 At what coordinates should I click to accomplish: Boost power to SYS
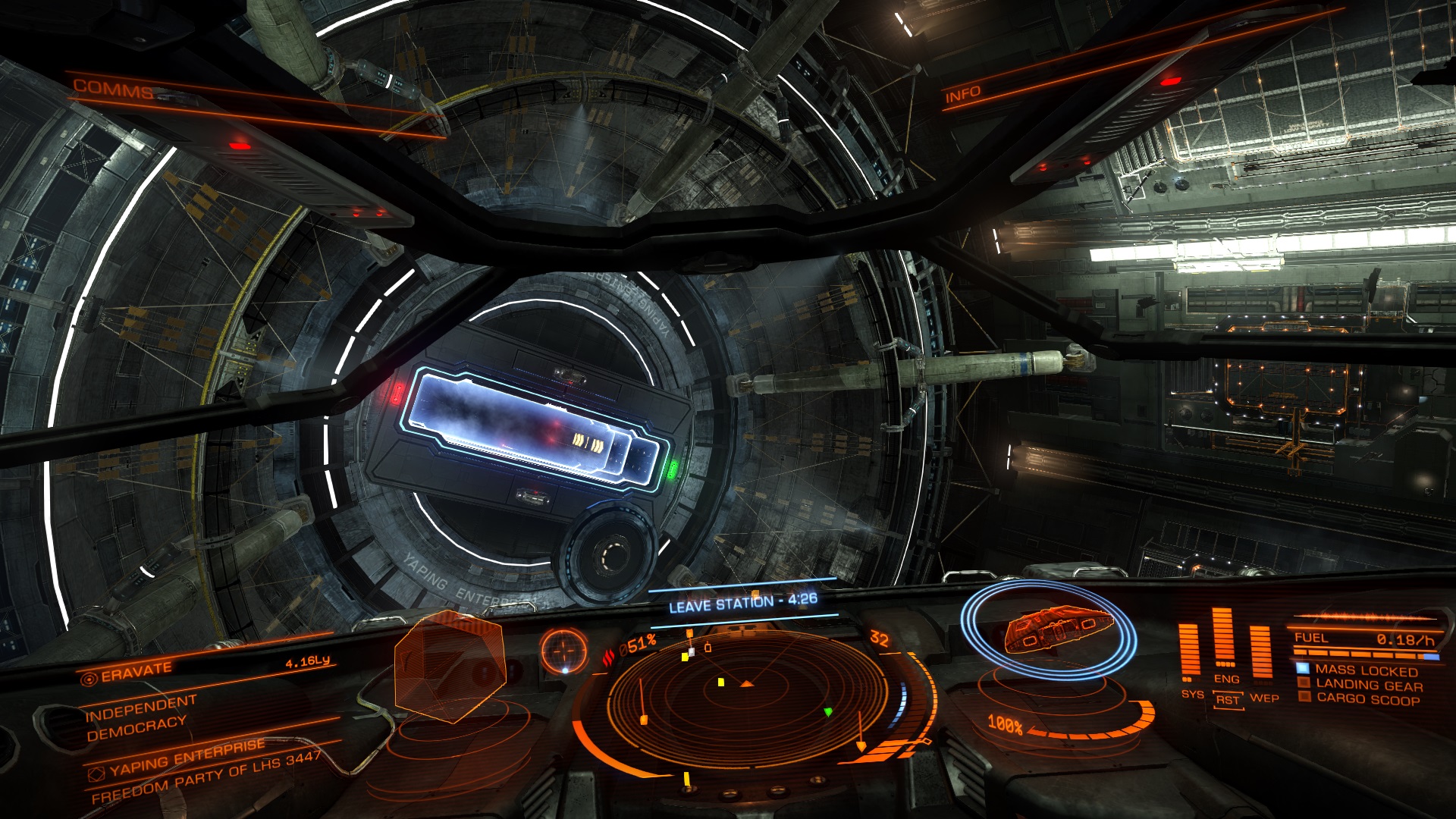[1191, 694]
